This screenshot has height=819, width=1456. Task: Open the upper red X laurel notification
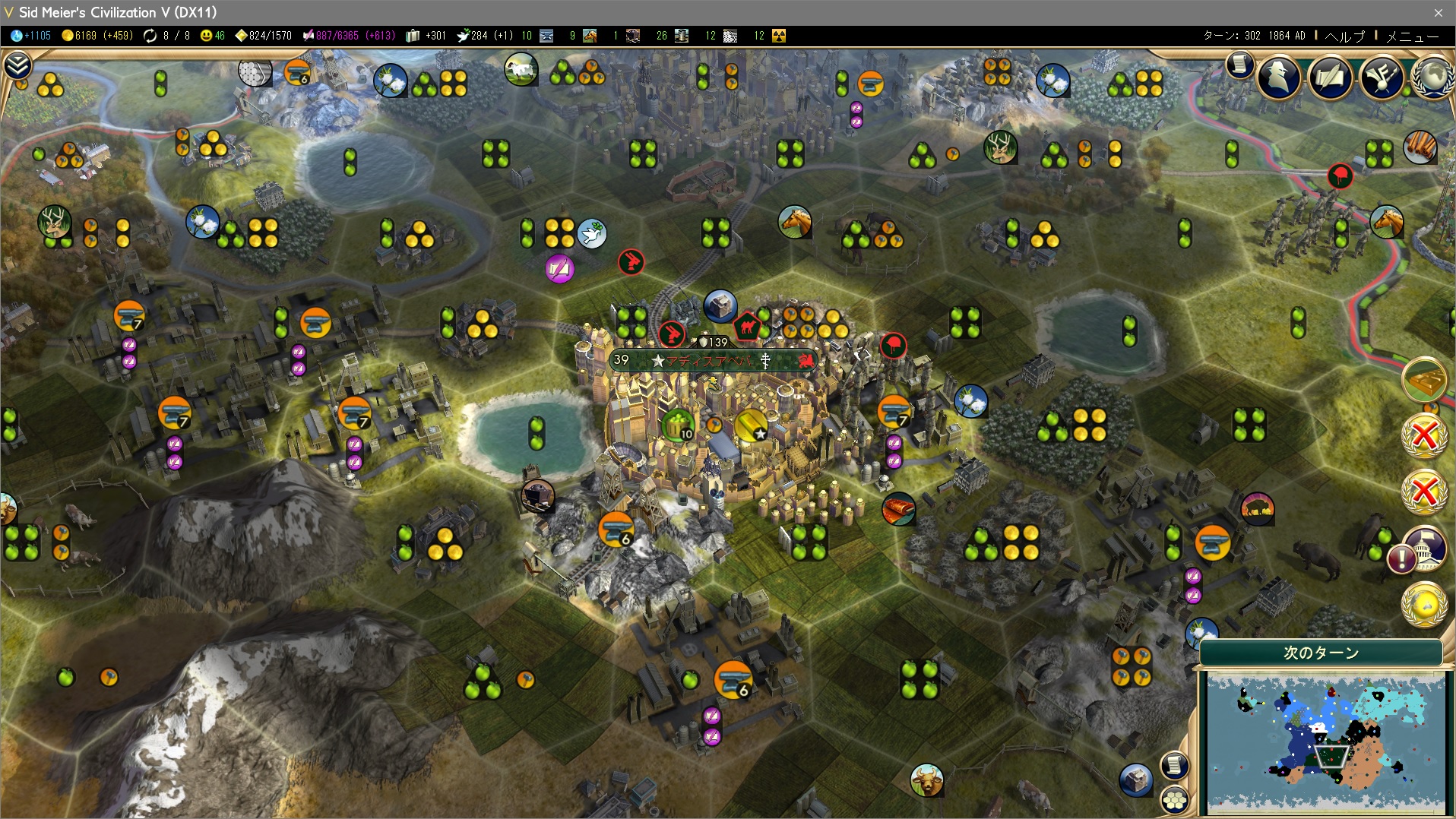pos(1423,437)
